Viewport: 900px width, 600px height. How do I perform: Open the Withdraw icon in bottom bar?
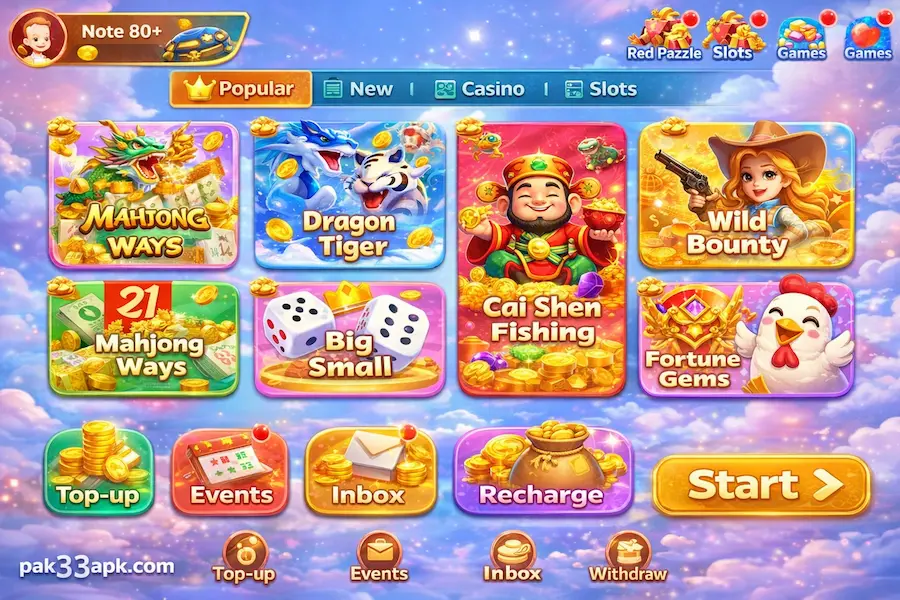coord(627,558)
